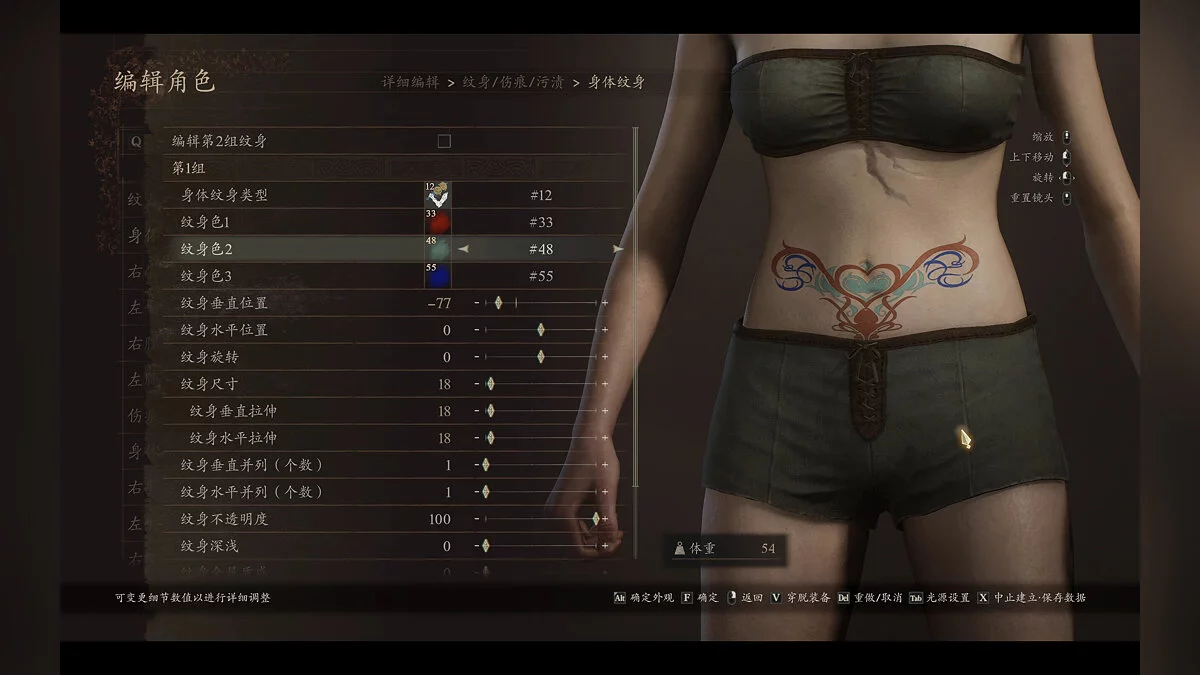
Task: Adjust the 纹身深浅 slider
Action: click(x=486, y=546)
